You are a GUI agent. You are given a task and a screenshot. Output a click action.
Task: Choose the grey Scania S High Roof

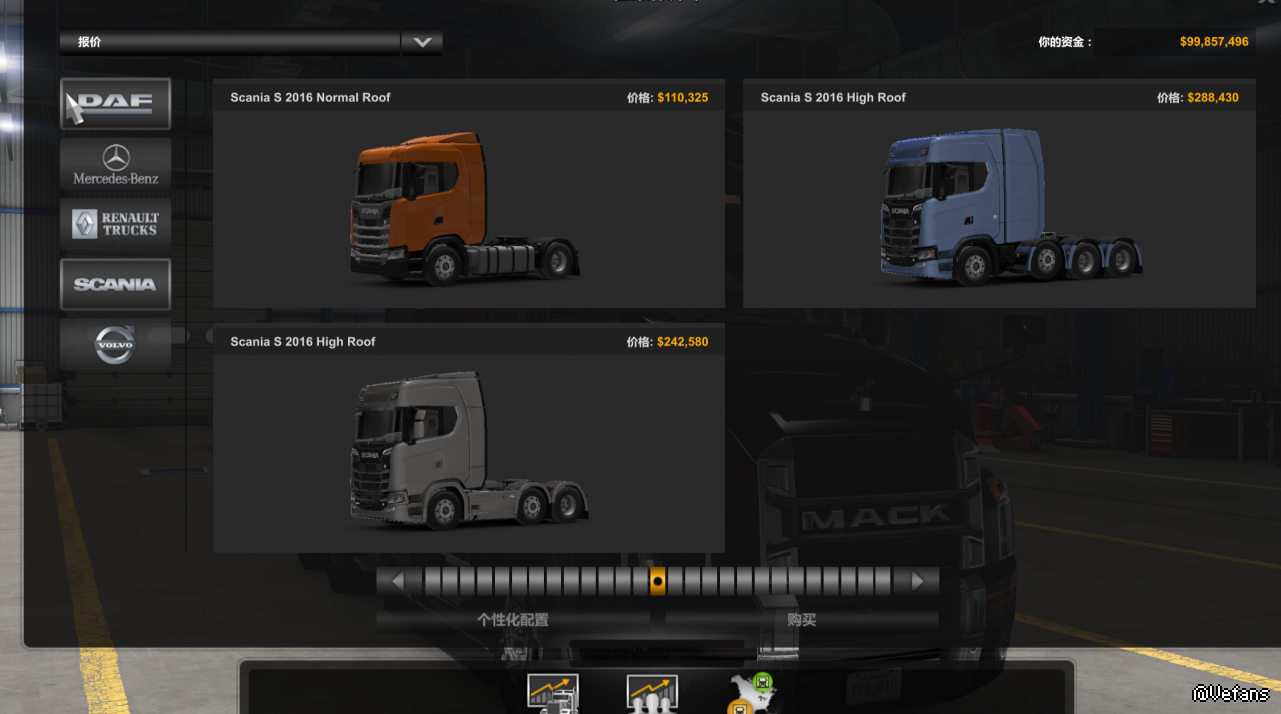[468, 452]
